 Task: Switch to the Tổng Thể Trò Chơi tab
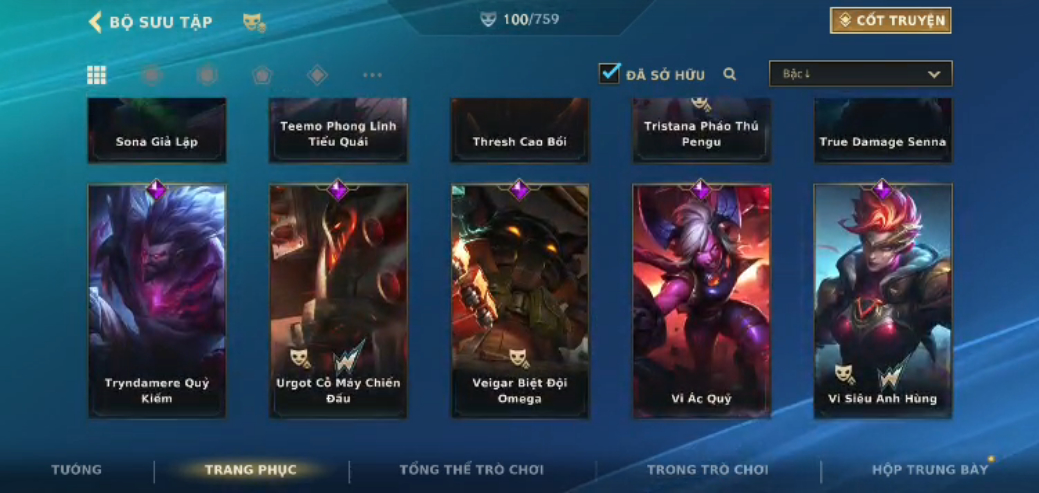click(471, 469)
